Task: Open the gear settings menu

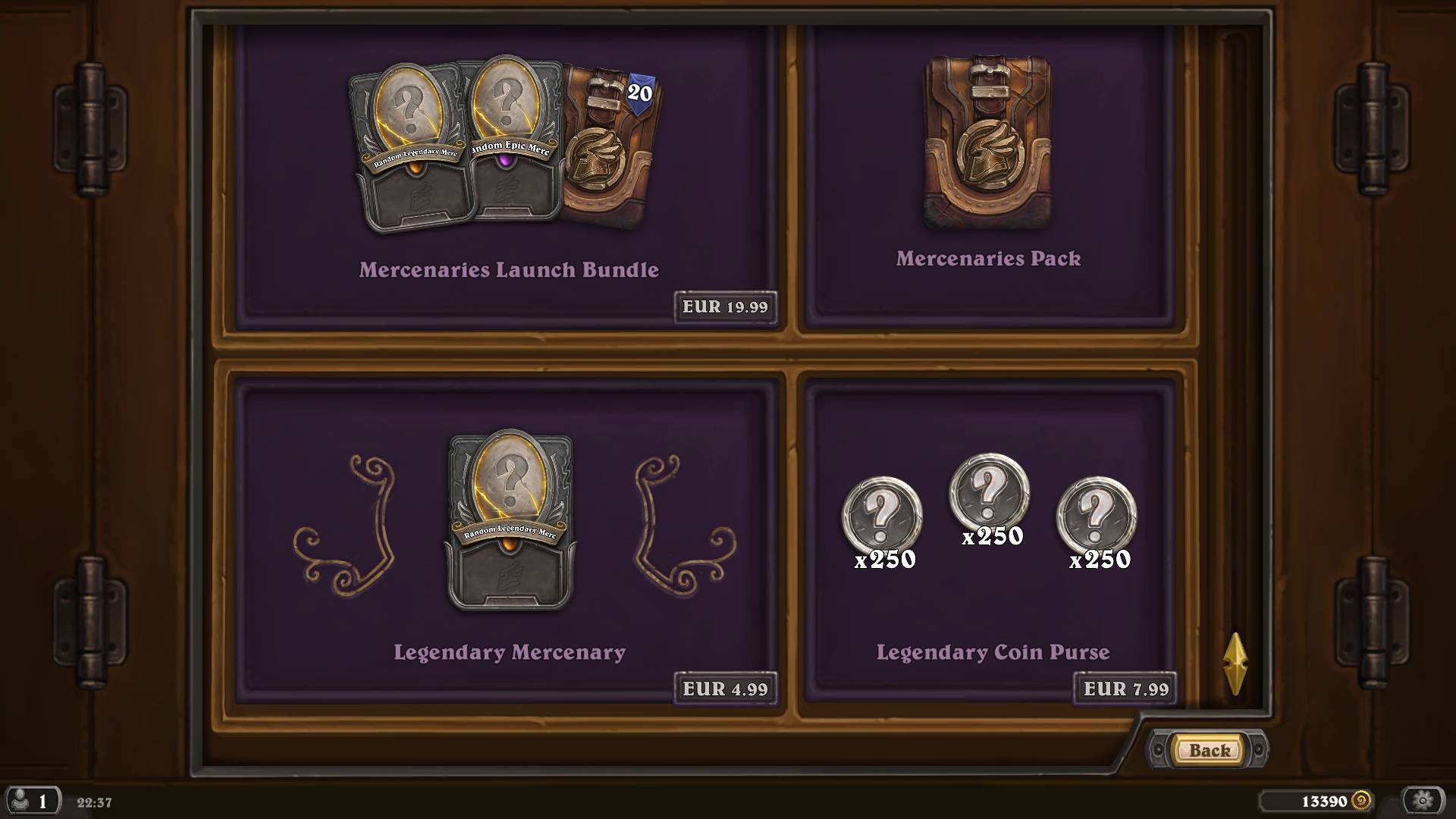Action: 1423,801
